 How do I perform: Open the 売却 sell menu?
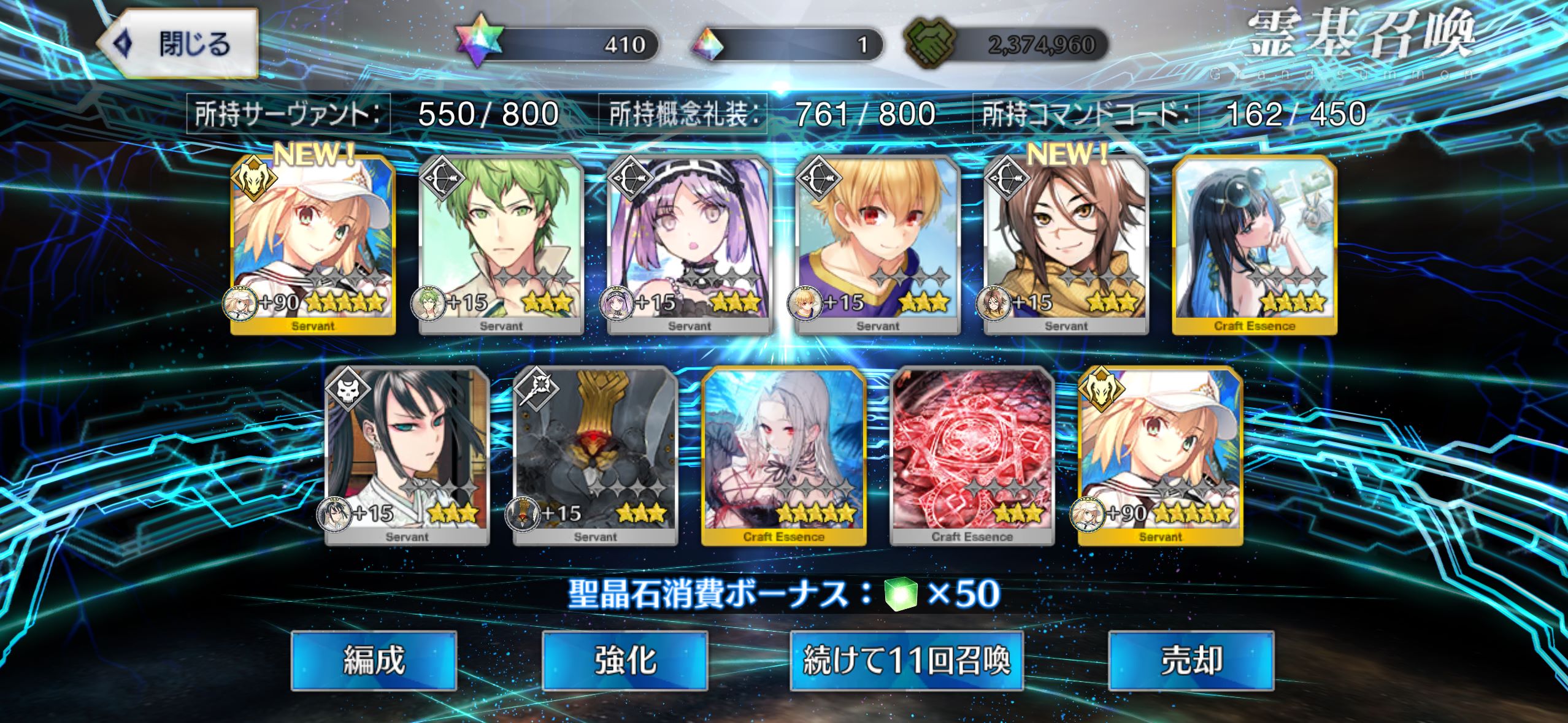(x=1191, y=661)
